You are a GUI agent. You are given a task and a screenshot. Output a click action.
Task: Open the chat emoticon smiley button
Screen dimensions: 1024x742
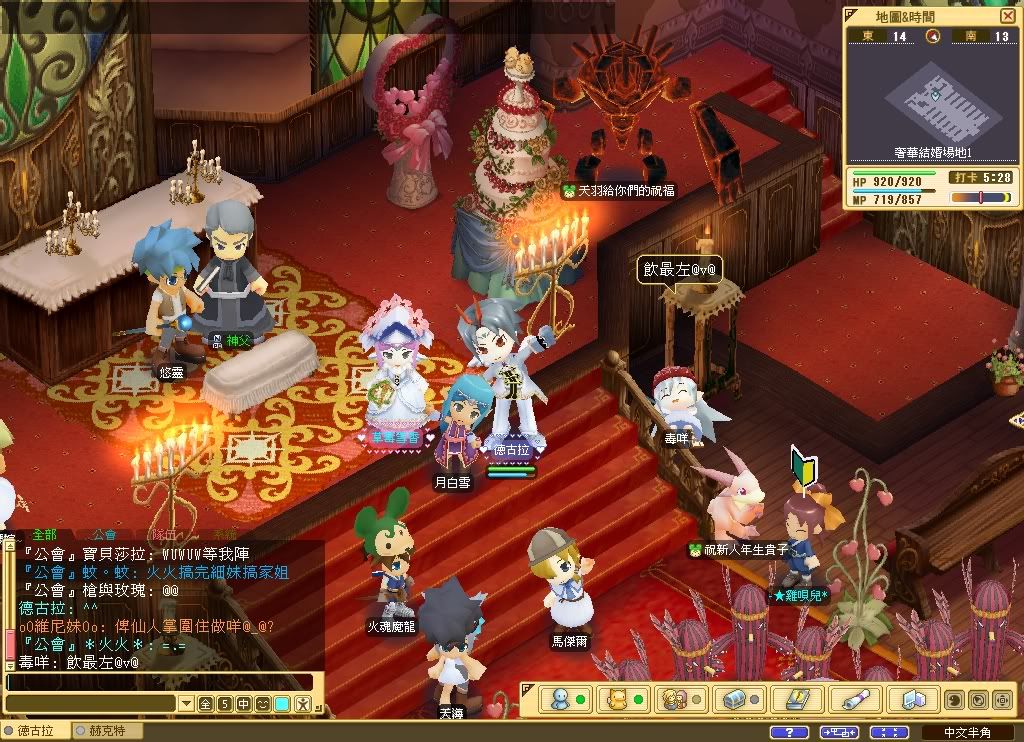(x=263, y=704)
